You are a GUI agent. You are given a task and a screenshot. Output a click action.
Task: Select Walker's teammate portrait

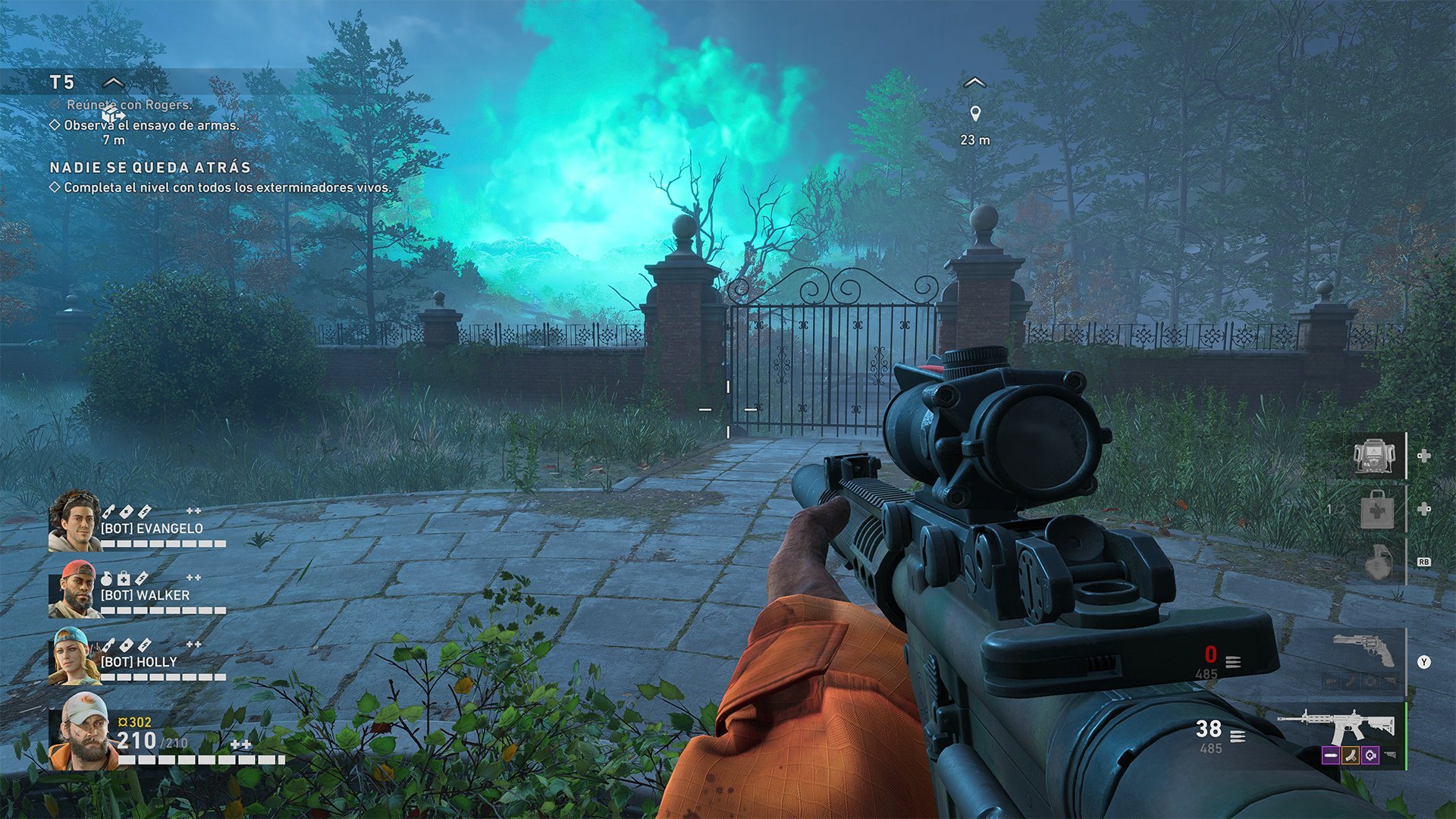[74, 589]
